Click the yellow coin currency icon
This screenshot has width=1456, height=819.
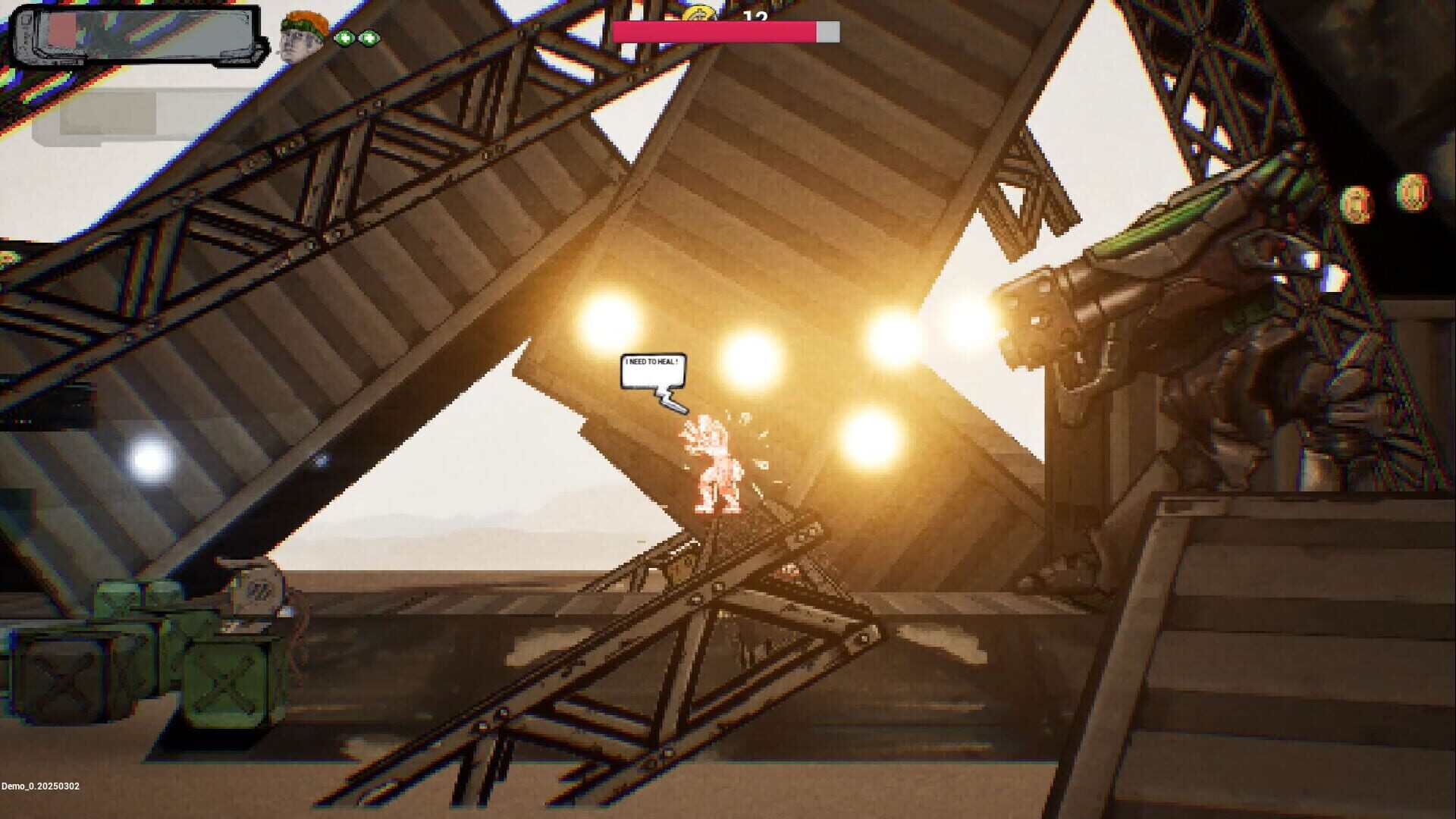[x=698, y=14]
